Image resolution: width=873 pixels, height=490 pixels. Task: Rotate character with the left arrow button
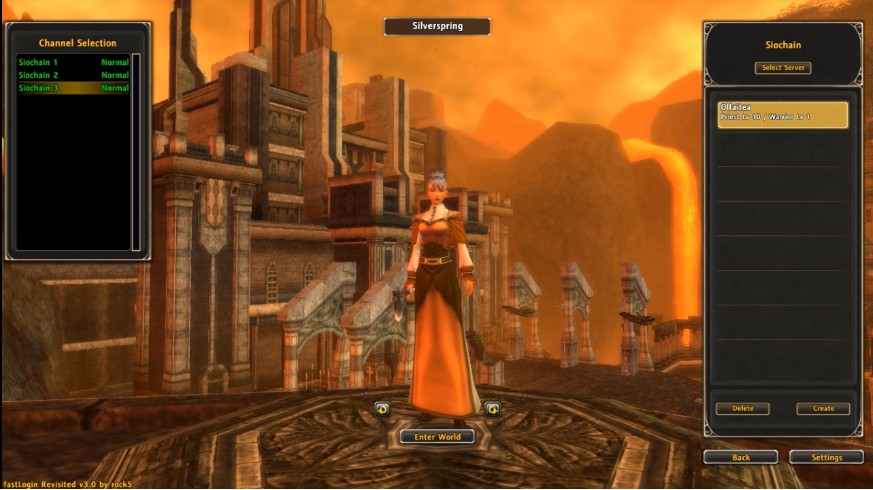pyautogui.click(x=381, y=408)
